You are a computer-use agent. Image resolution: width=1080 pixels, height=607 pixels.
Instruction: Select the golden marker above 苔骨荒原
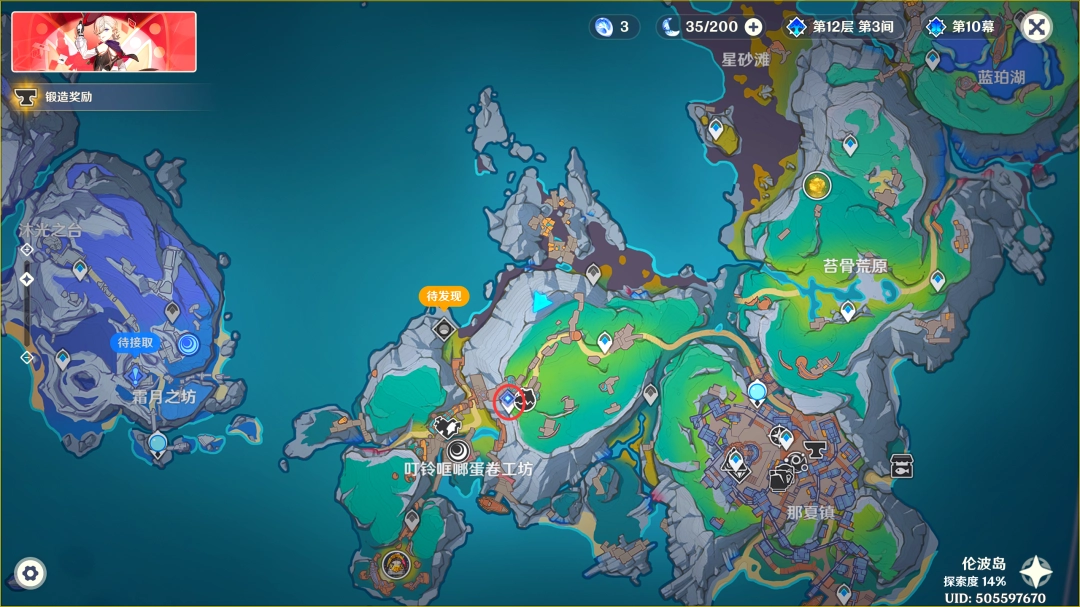(x=817, y=185)
